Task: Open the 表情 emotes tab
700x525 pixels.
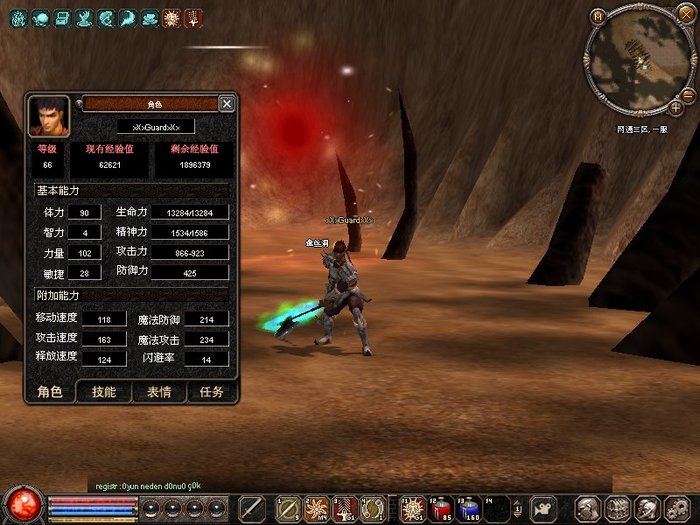Action: 158,392
